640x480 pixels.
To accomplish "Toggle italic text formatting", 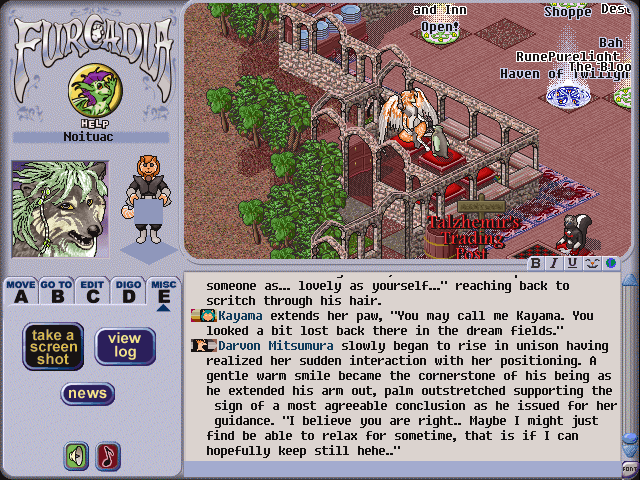I will 554,264.
